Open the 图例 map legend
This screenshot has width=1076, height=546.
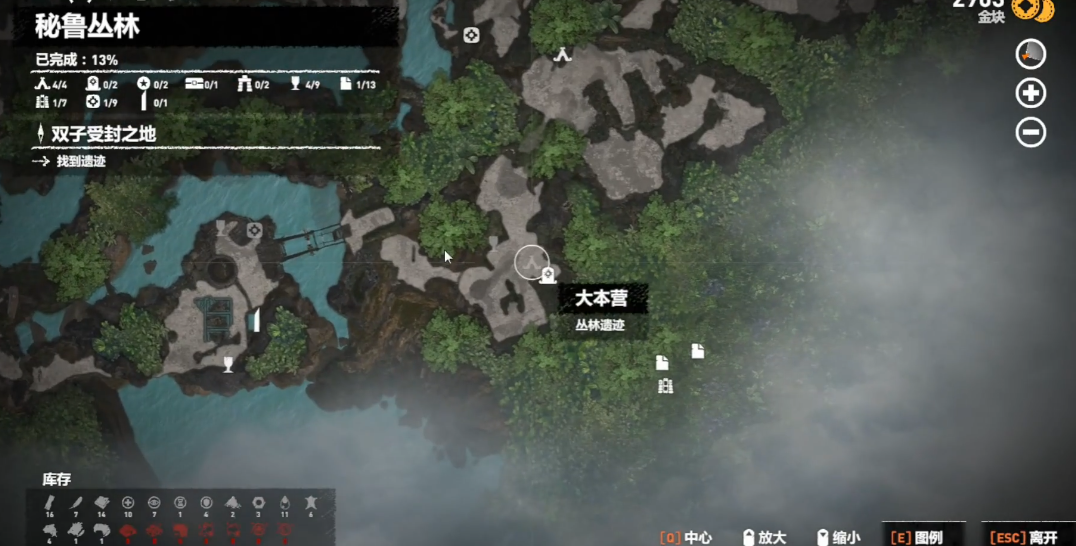click(x=917, y=537)
